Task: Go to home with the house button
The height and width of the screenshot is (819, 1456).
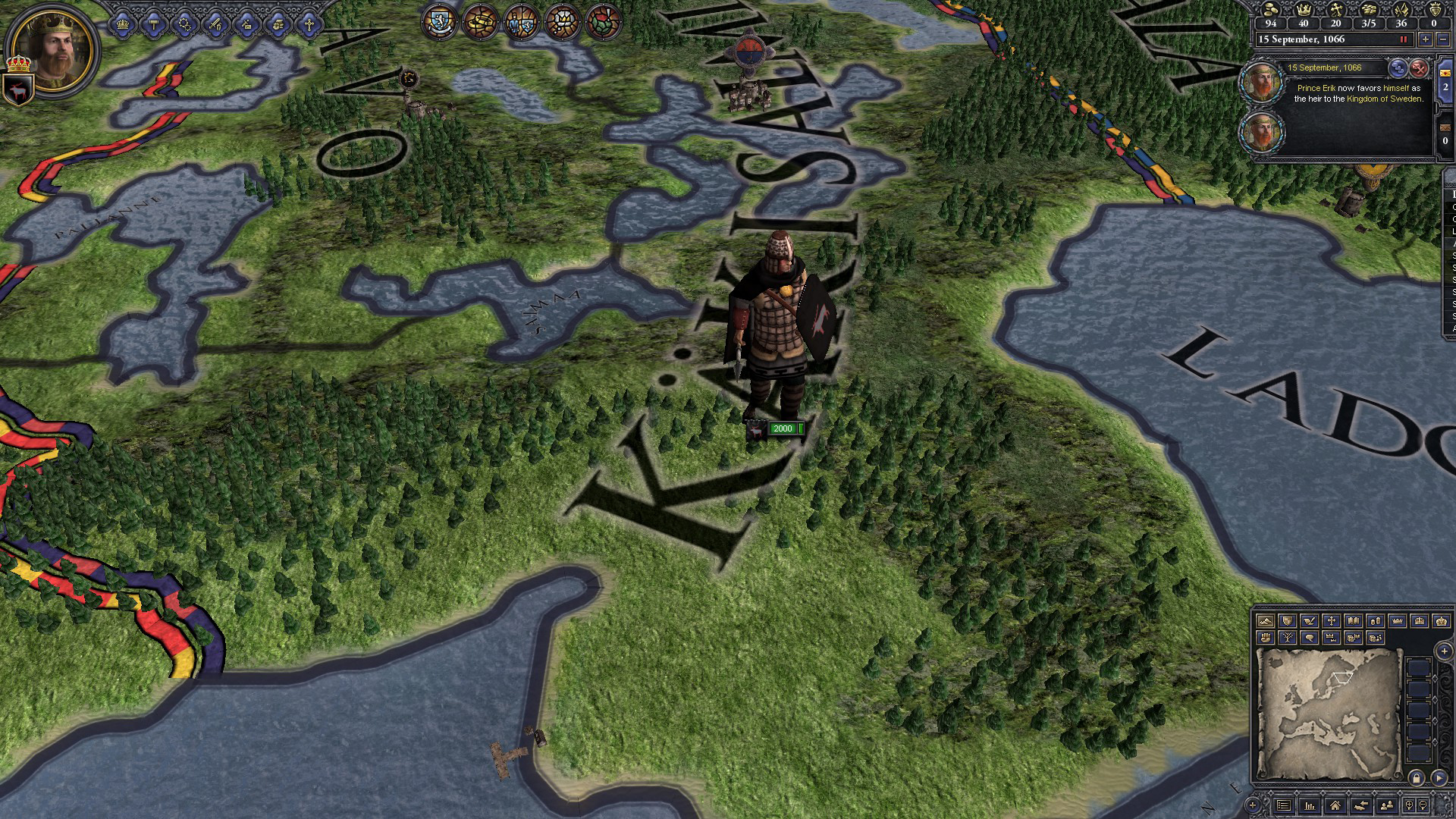Action: tap(1335, 805)
